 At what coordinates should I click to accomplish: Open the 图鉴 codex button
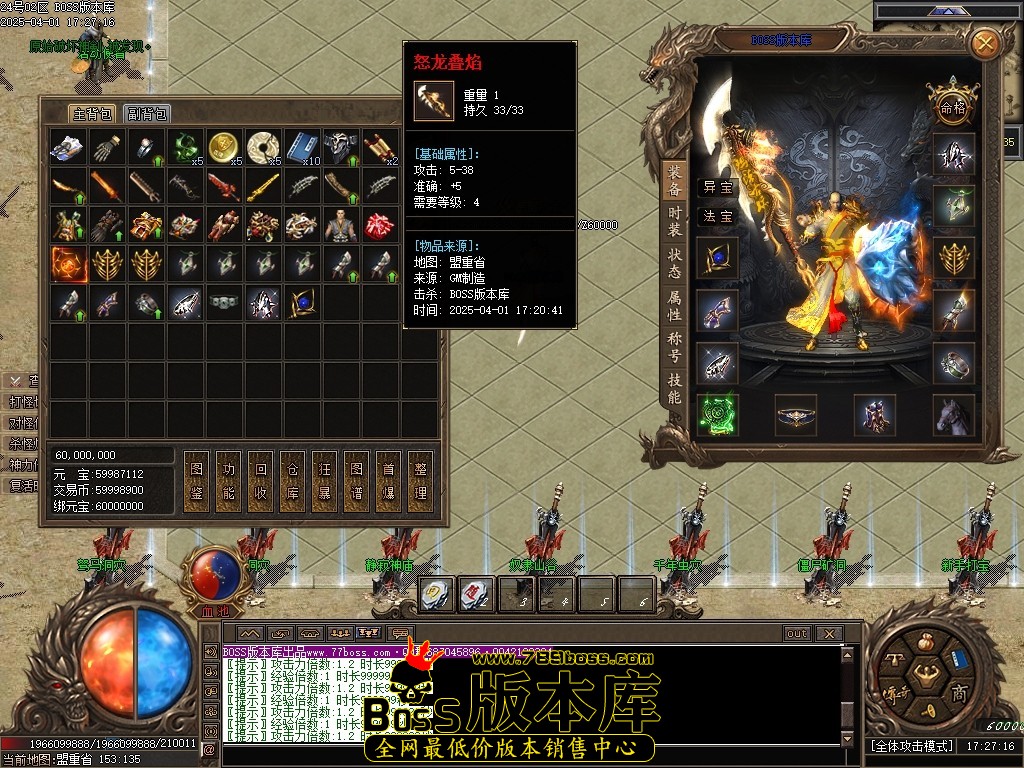pyautogui.click(x=196, y=480)
